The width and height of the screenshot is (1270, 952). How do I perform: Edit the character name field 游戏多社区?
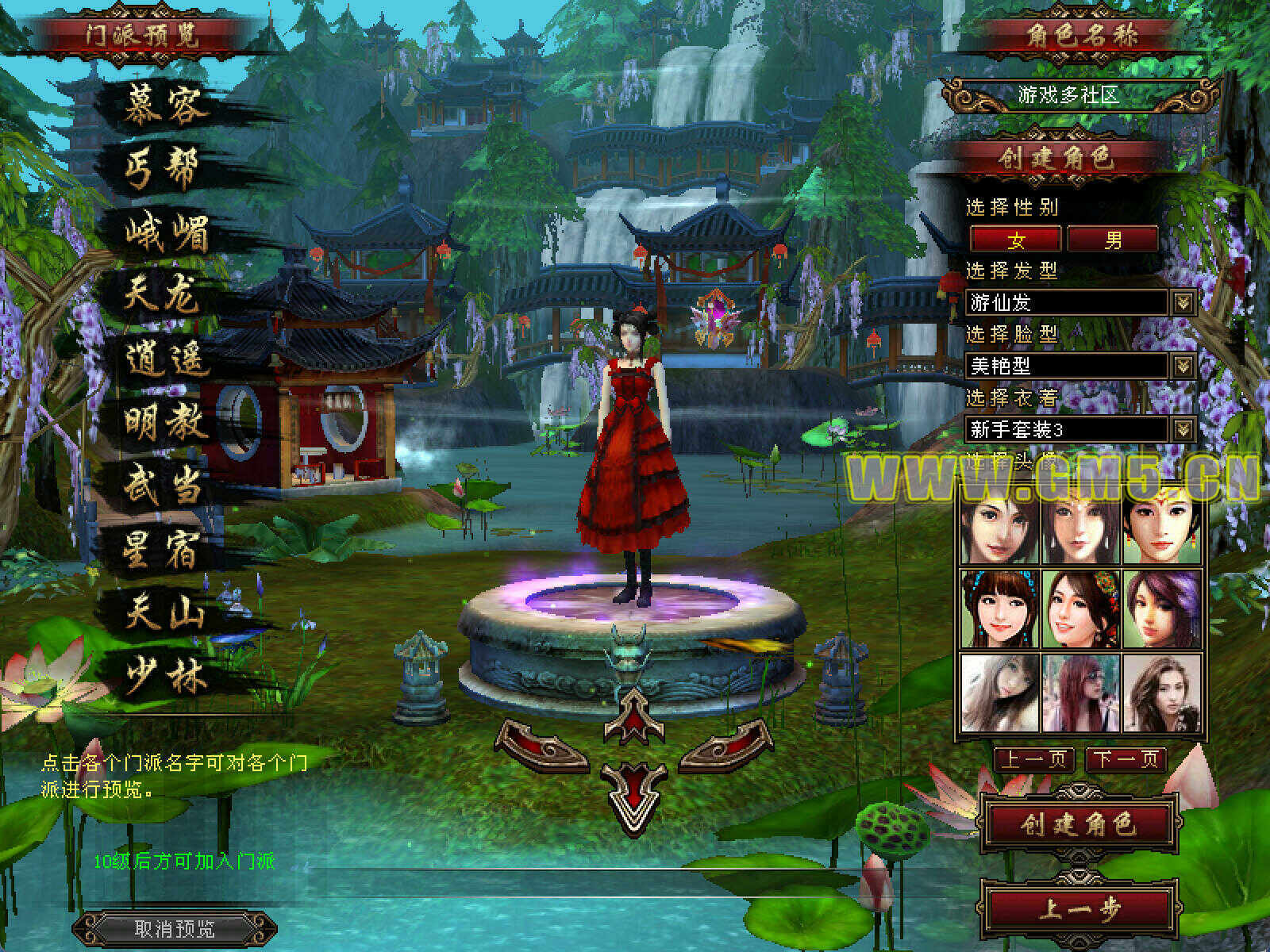(1068, 95)
